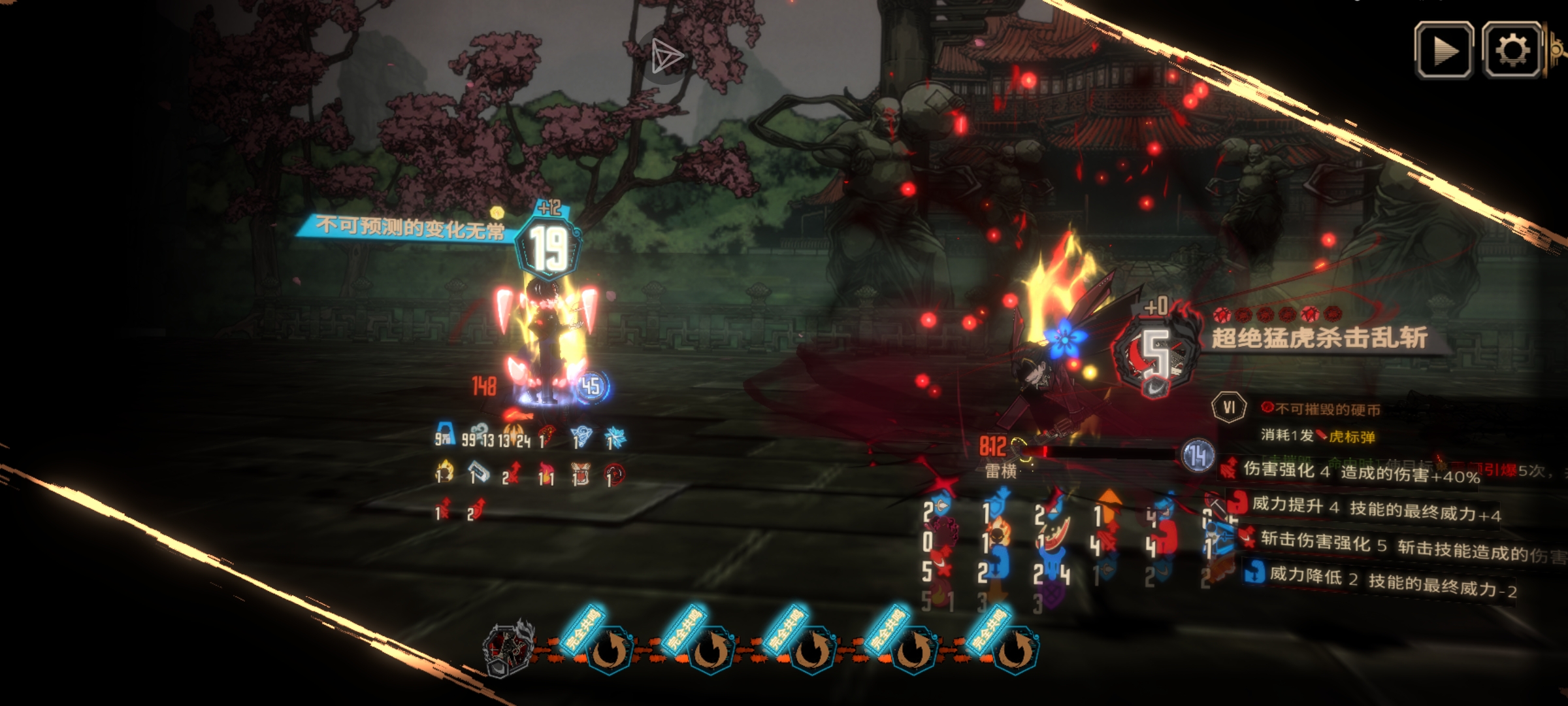Click the play arrow button
Viewport: 1568px width, 706px height.
(x=1444, y=50)
